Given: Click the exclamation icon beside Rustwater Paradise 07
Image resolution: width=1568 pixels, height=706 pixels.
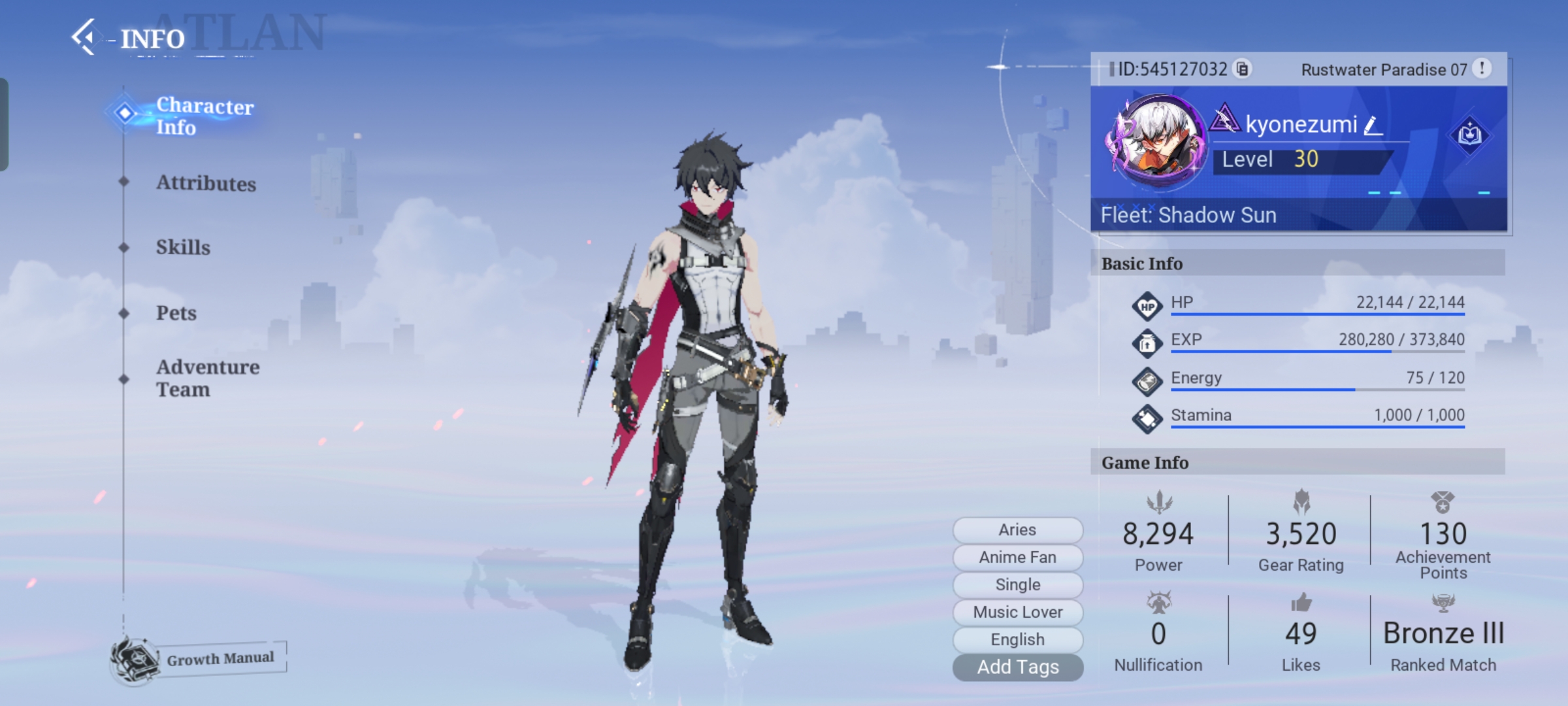Looking at the screenshot, I should pyautogui.click(x=1482, y=68).
